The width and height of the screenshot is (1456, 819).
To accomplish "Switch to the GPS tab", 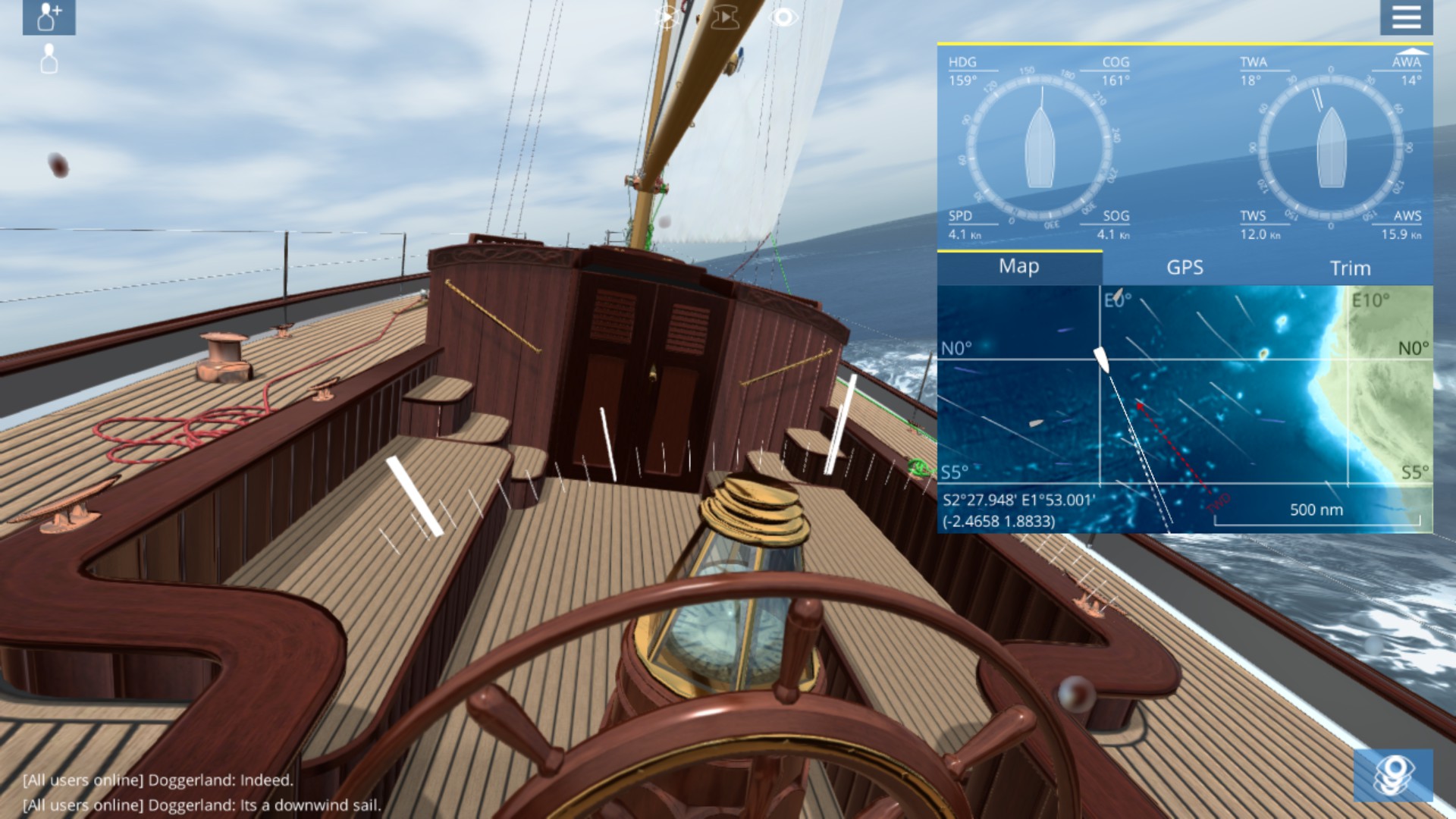I will [x=1185, y=267].
